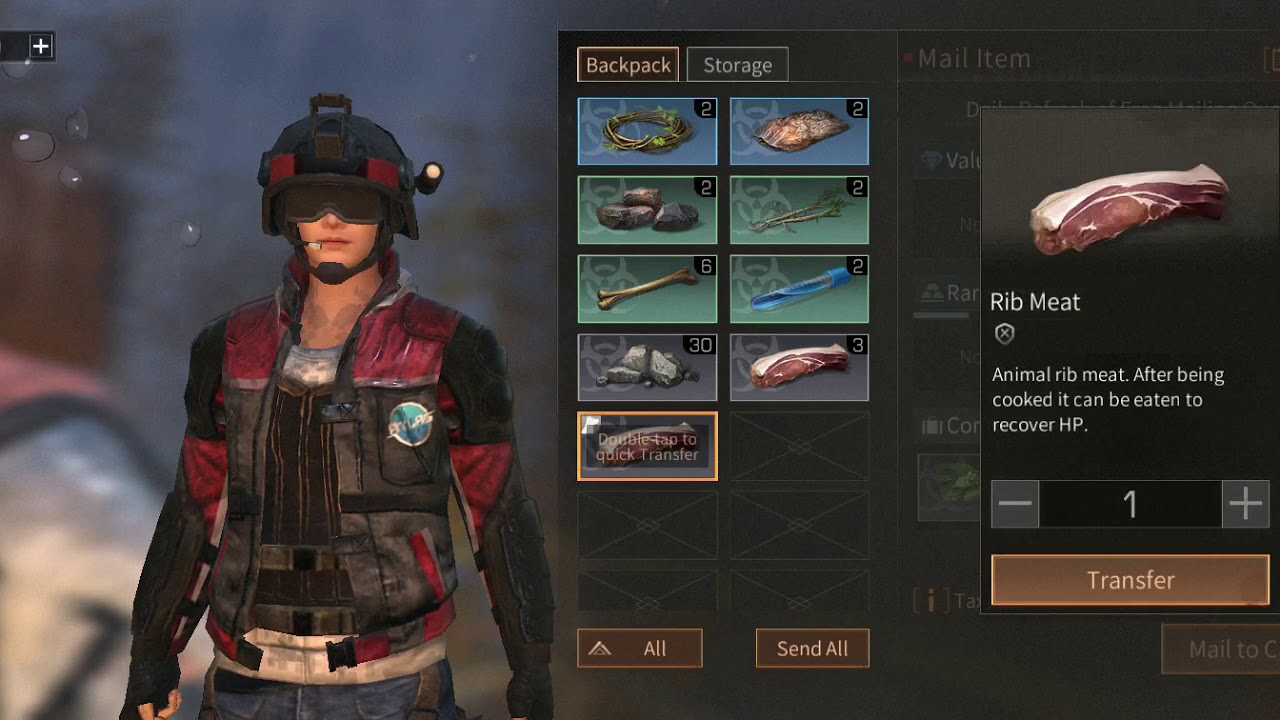
Task: Choose the dark ore rocks slot
Action: point(647,210)
